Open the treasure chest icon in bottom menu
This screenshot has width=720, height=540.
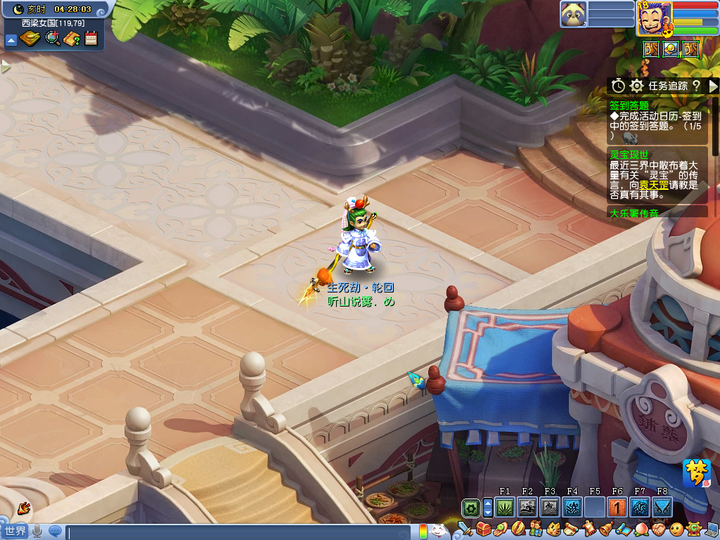484,528
